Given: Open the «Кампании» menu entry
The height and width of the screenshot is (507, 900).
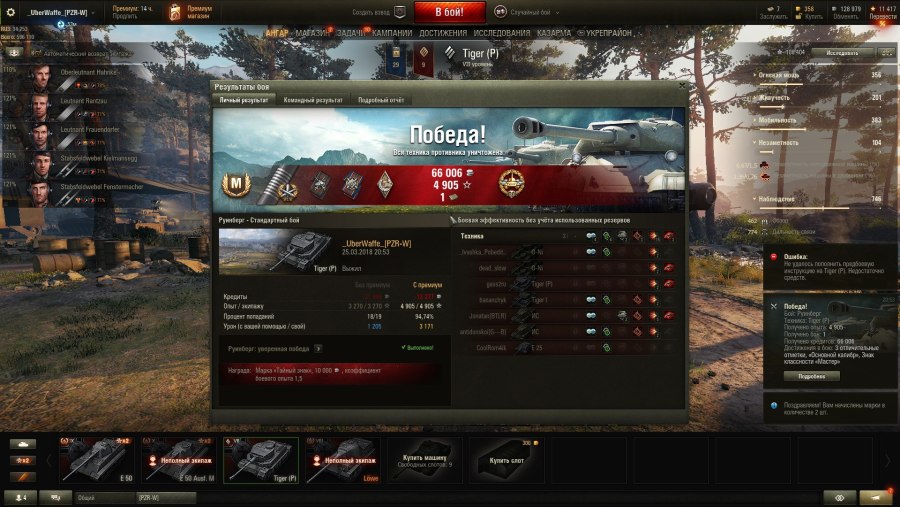Looking at the screenshot, I should pyautogui.click(x=392, y=33).
